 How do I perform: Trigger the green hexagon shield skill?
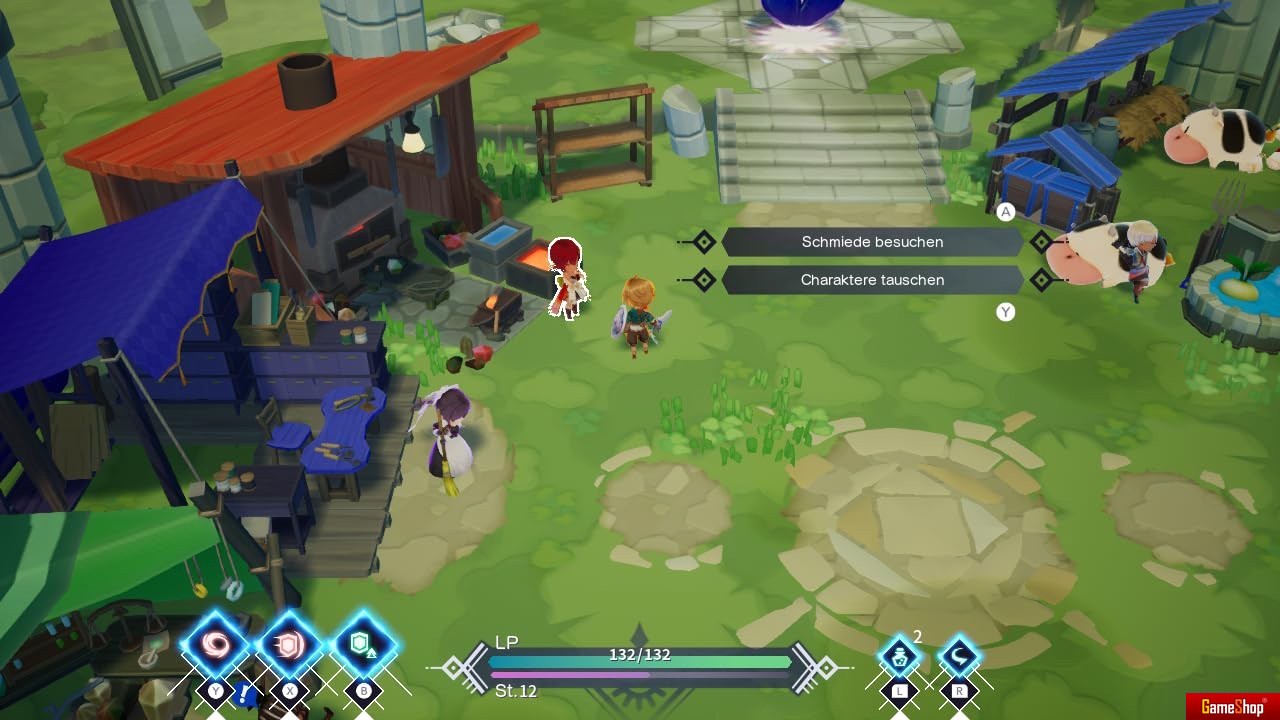click(363, 645)
